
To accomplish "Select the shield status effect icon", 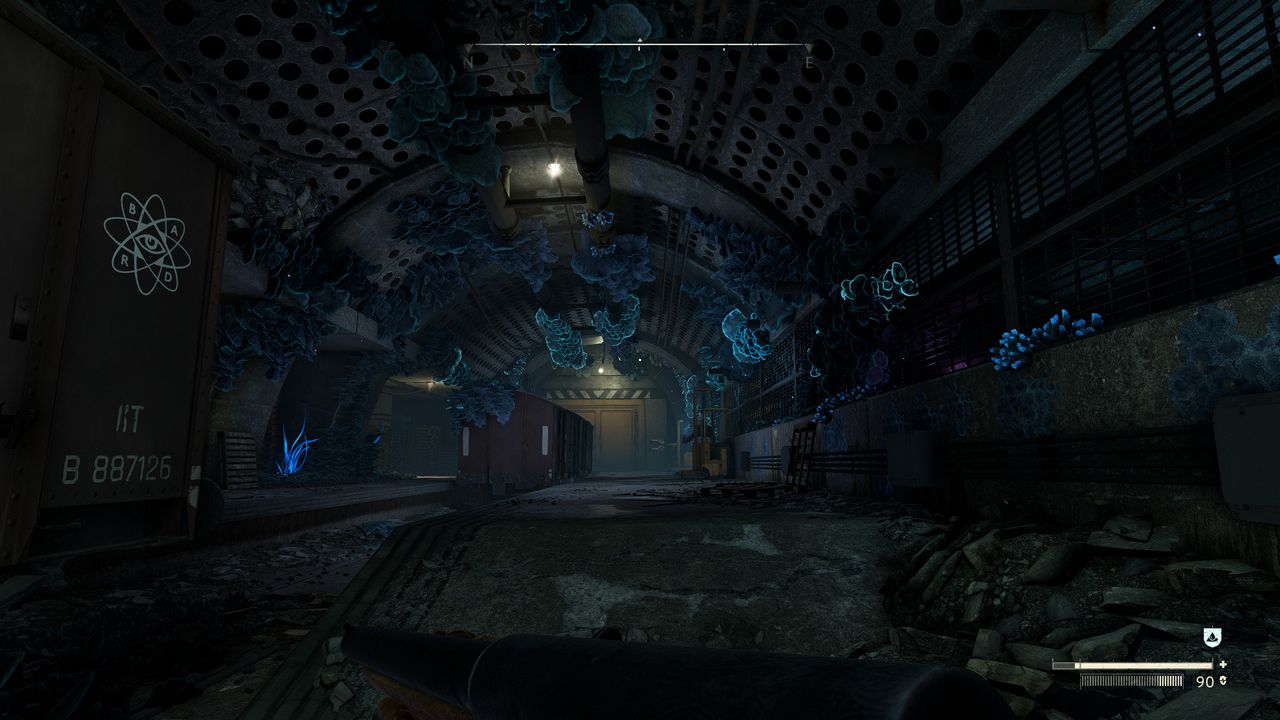I will (x=1210, y=636).
